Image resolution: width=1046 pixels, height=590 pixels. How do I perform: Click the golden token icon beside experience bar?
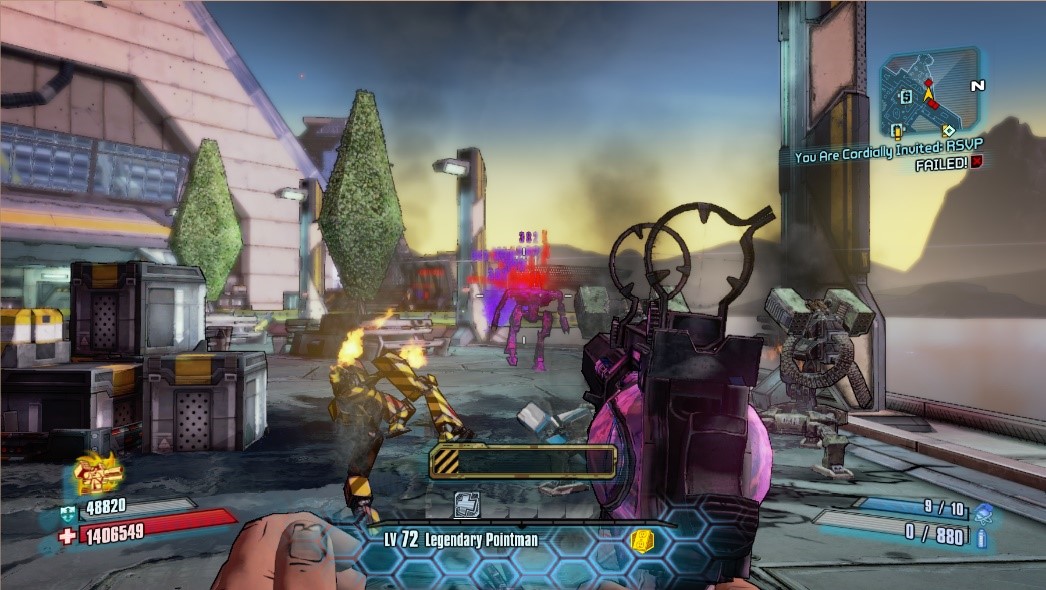[644, 541]
